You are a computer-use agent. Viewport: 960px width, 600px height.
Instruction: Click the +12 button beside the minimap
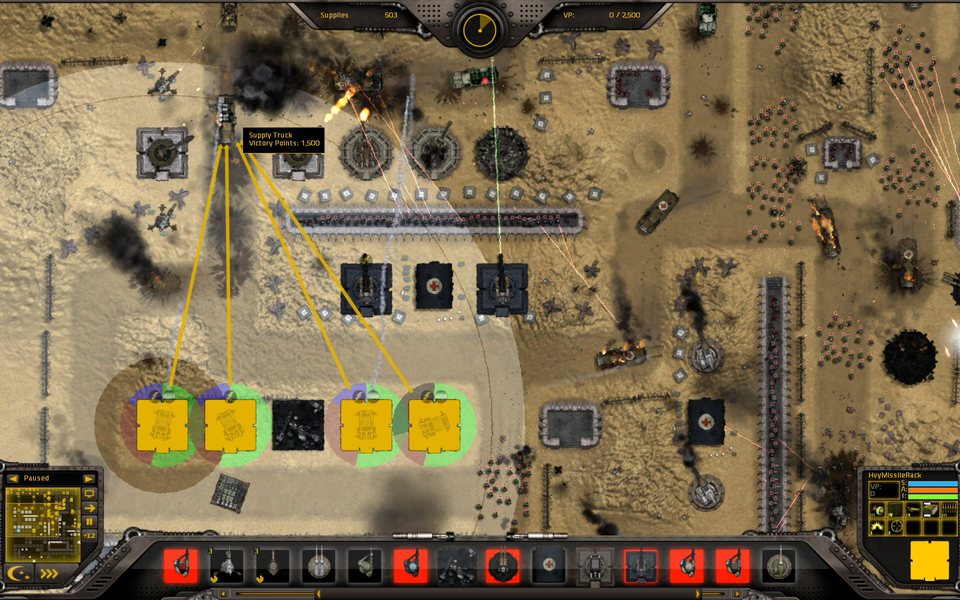click(90, 535)
